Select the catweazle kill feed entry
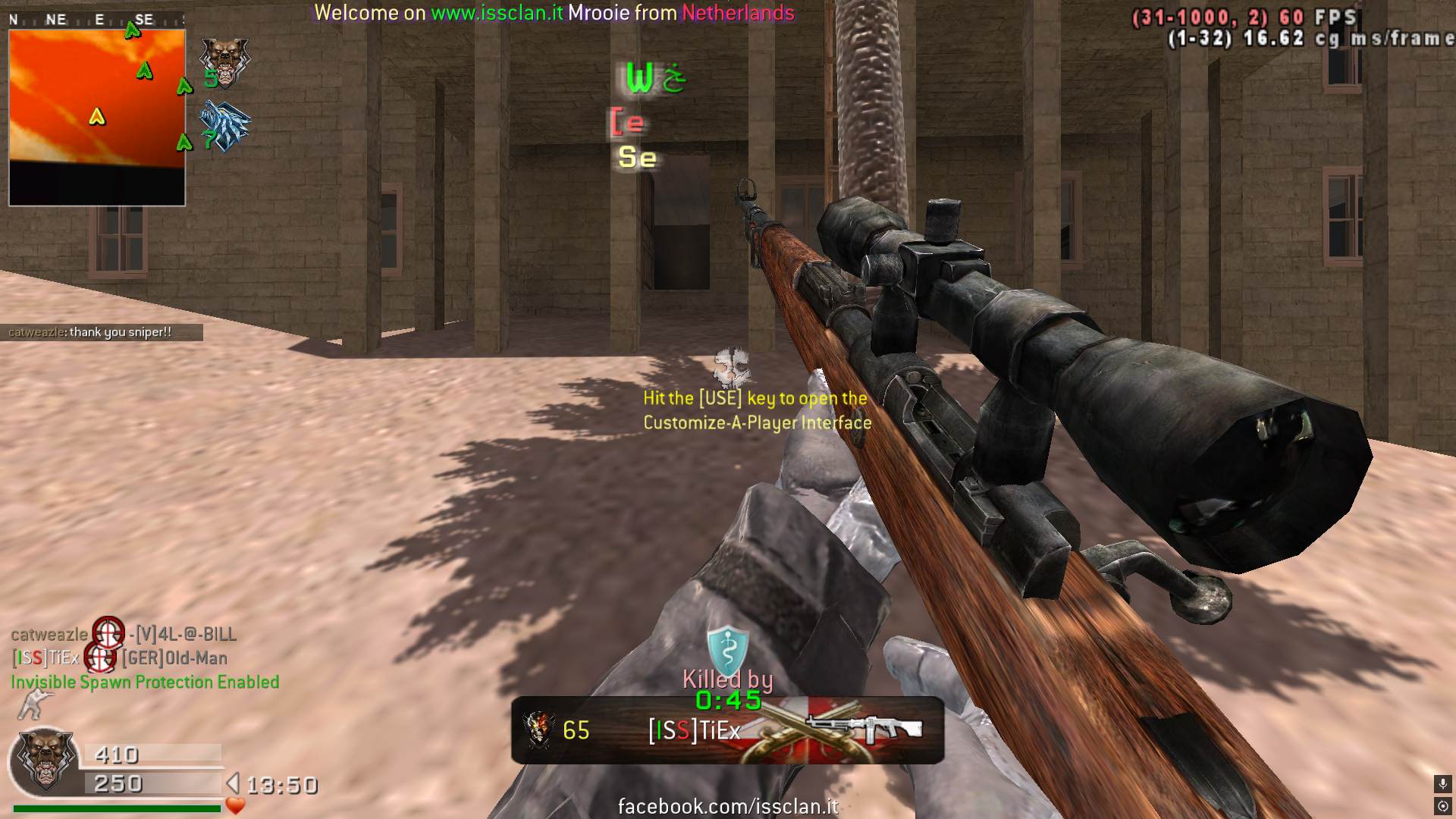The height and width of the screenshot is (819, 1456). point(124,634)
